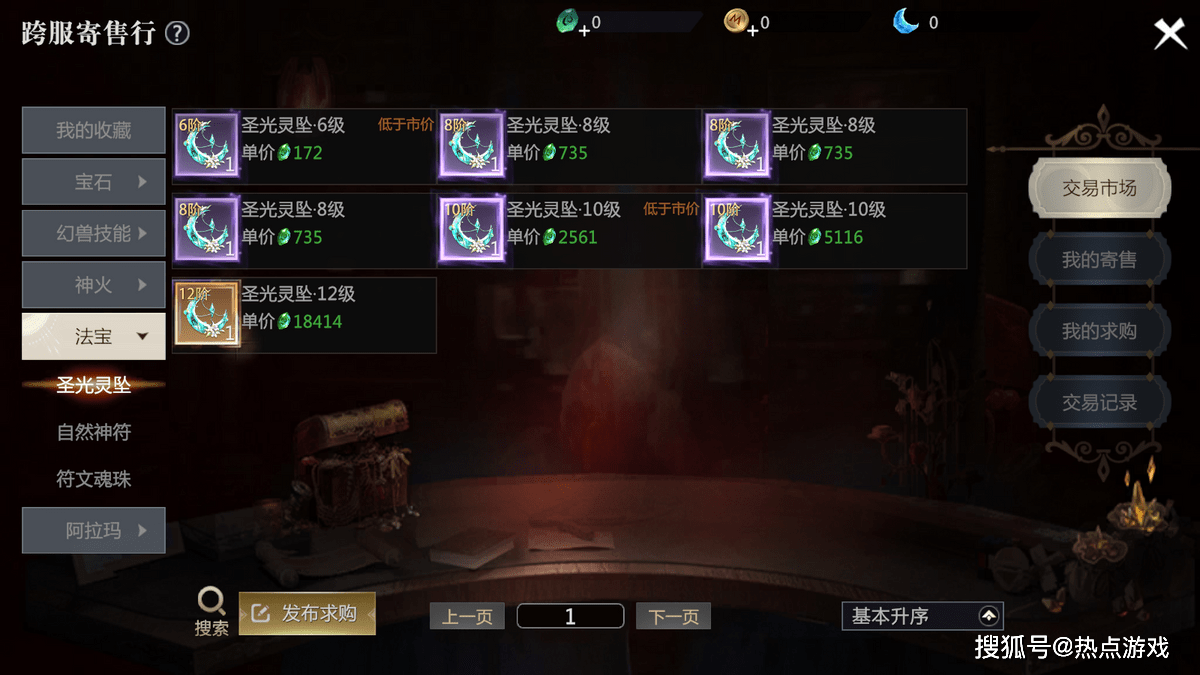Click the 发布求购 button
The image size is (1200, 675).
click(307, 613)
